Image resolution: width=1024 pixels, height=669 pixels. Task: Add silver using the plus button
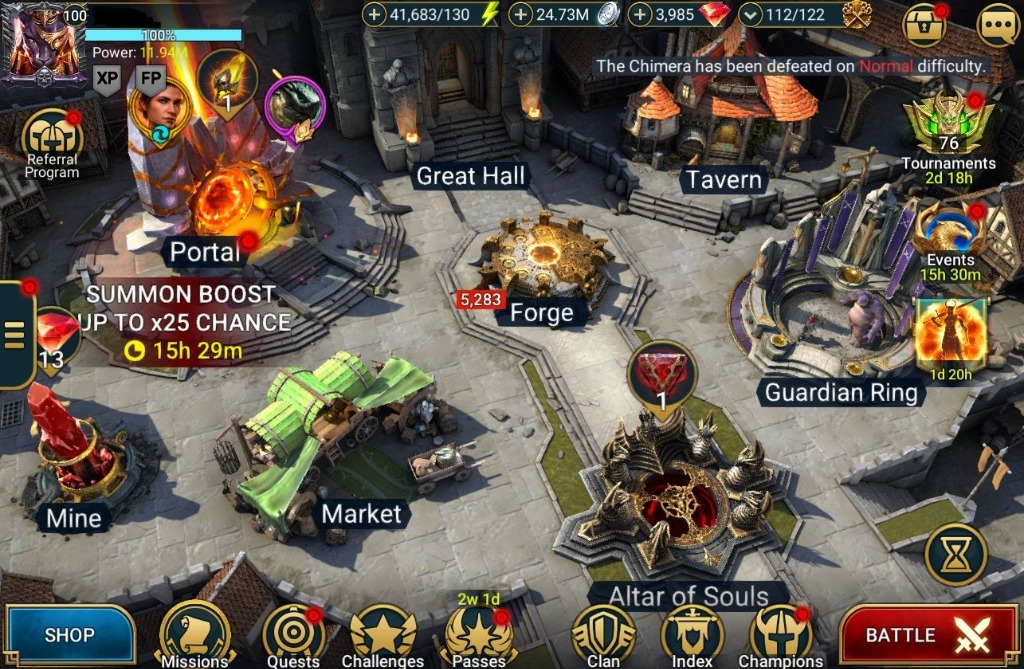(x=520, y=15)
